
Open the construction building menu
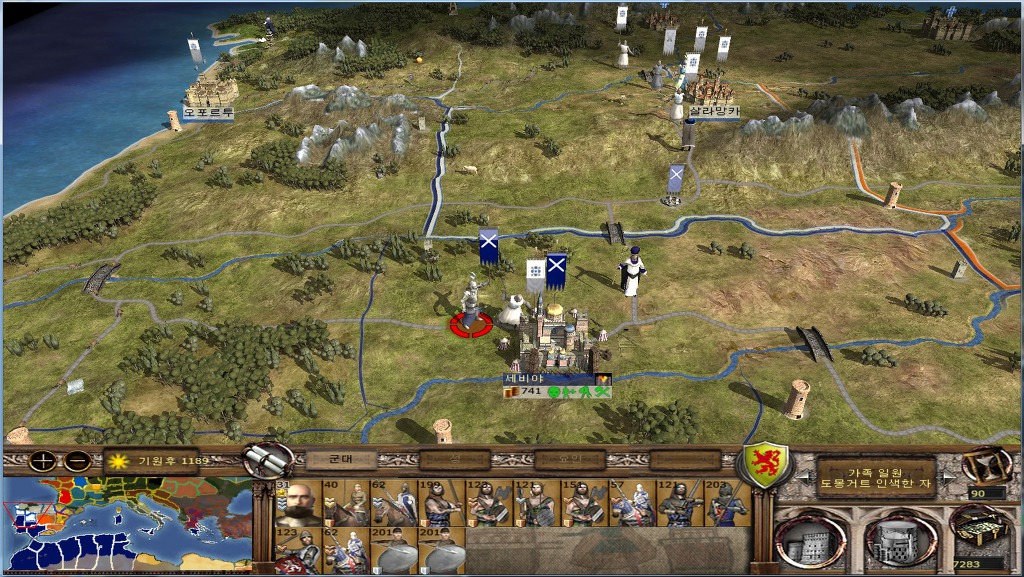pos(809,539)
